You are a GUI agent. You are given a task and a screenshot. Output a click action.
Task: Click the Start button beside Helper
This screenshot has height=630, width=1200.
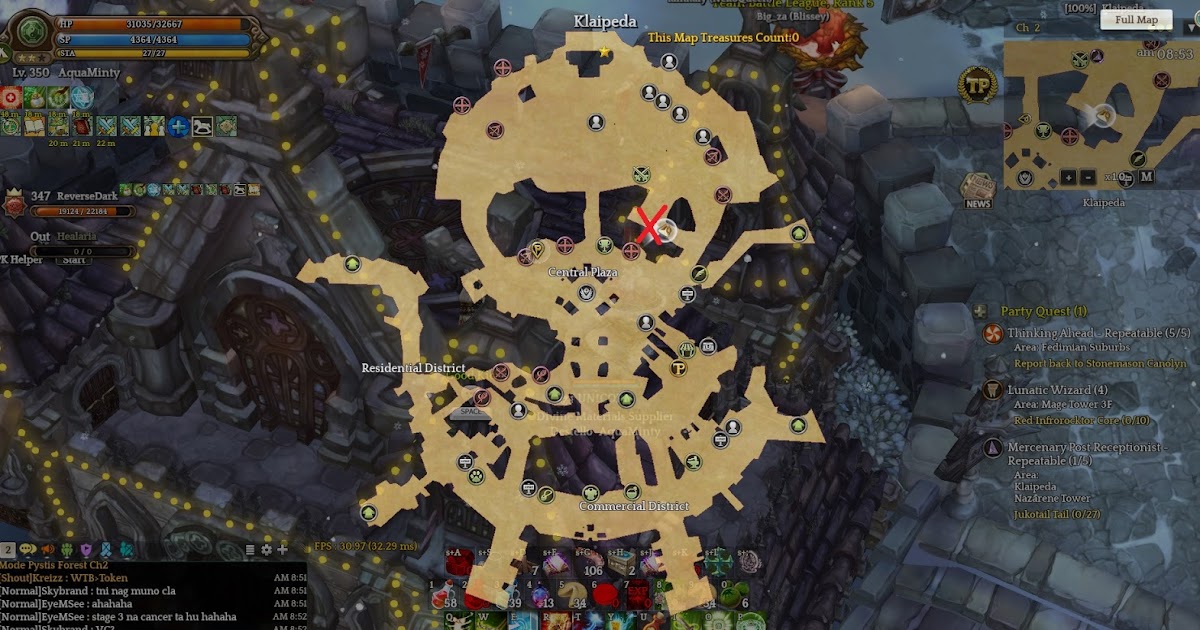coord(75,259)
